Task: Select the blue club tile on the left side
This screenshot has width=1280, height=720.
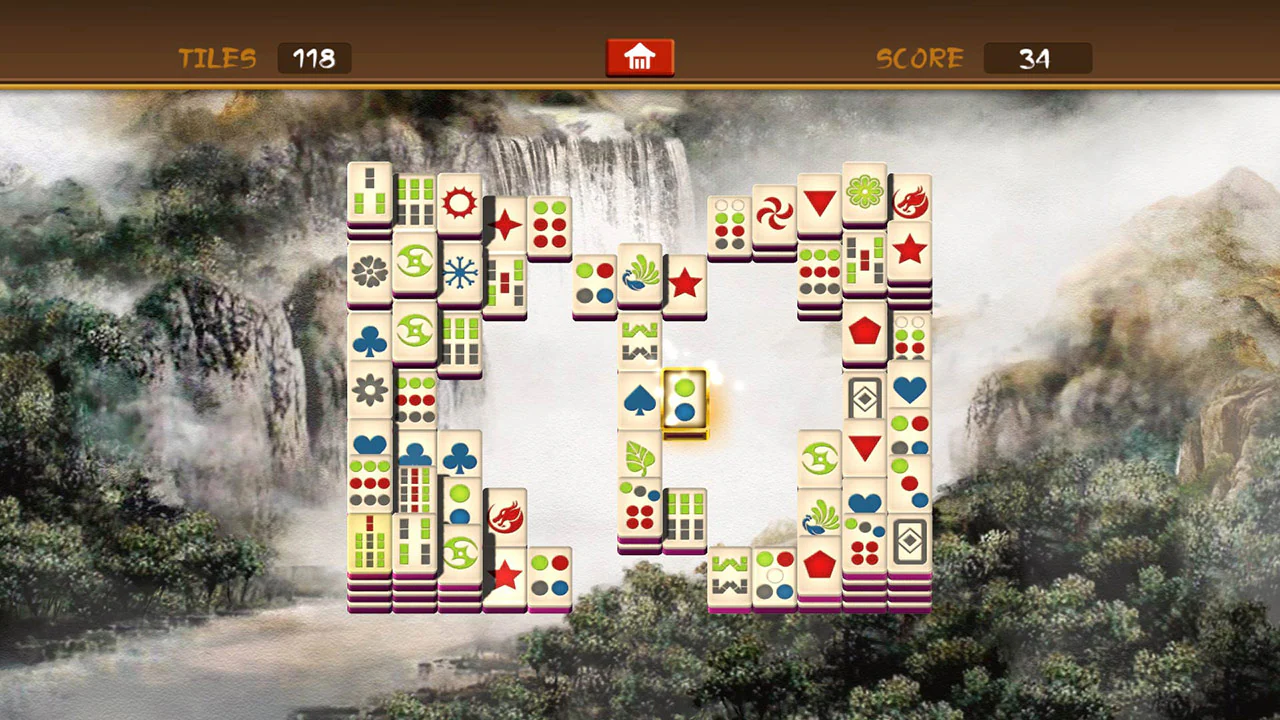Action: pyautogui.click(x=369, y=340)
